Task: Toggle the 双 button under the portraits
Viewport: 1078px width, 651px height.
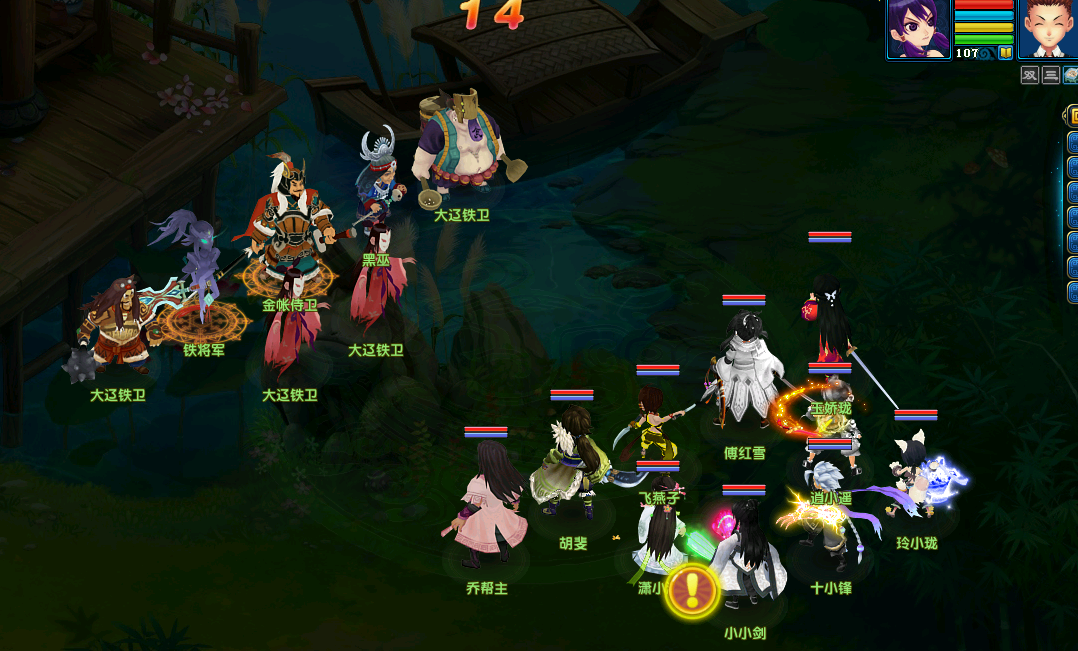Action: pos(1030,75)
